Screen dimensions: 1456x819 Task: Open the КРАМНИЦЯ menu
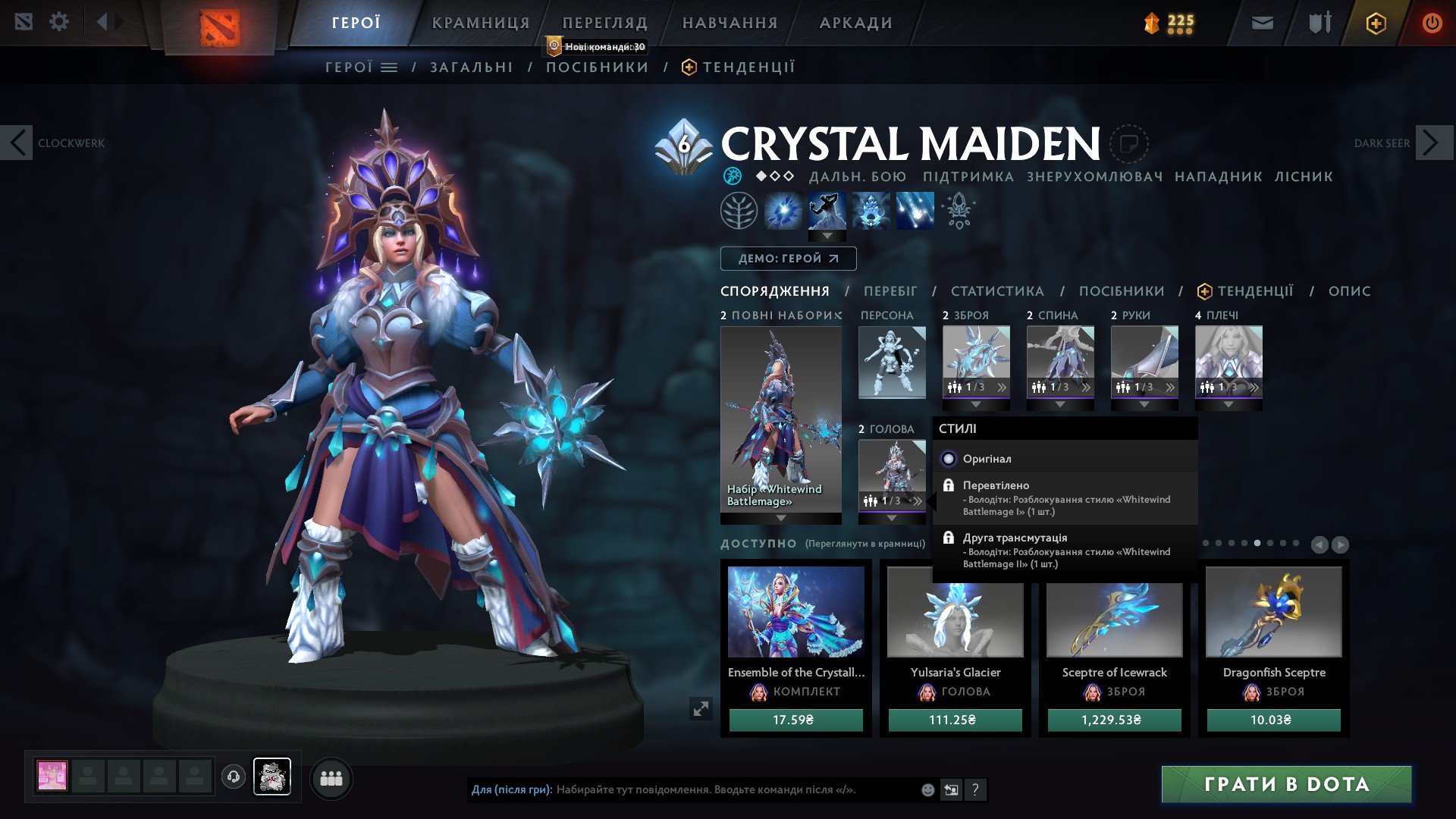[481, 23]
